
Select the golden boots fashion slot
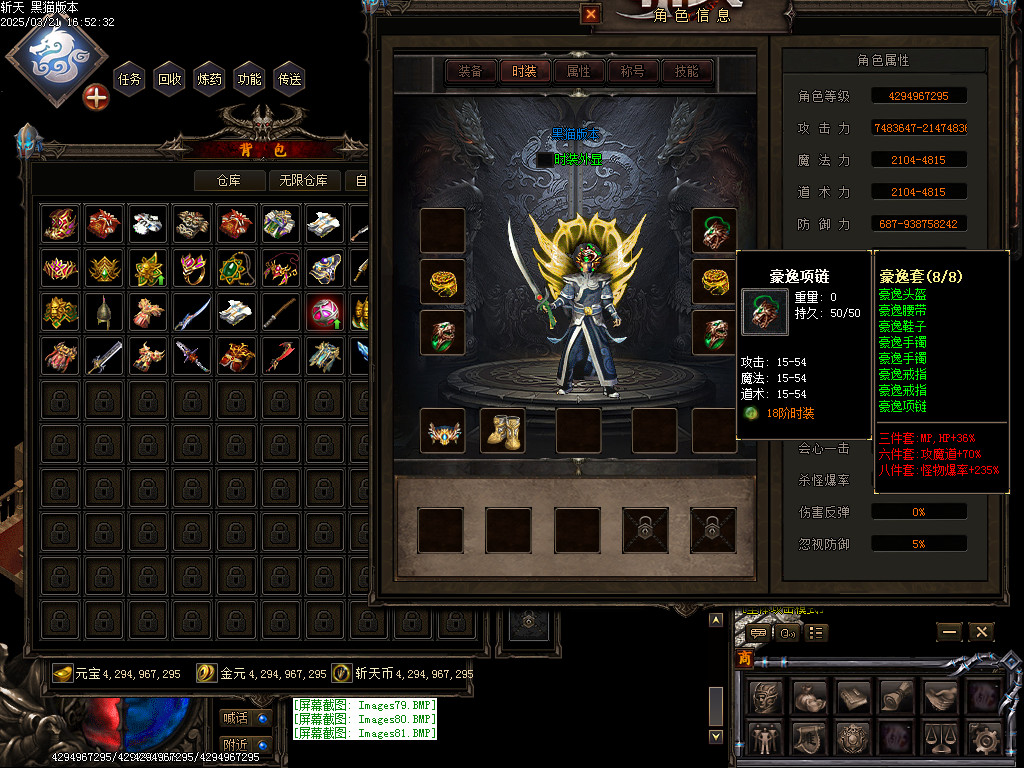point(503,430)
